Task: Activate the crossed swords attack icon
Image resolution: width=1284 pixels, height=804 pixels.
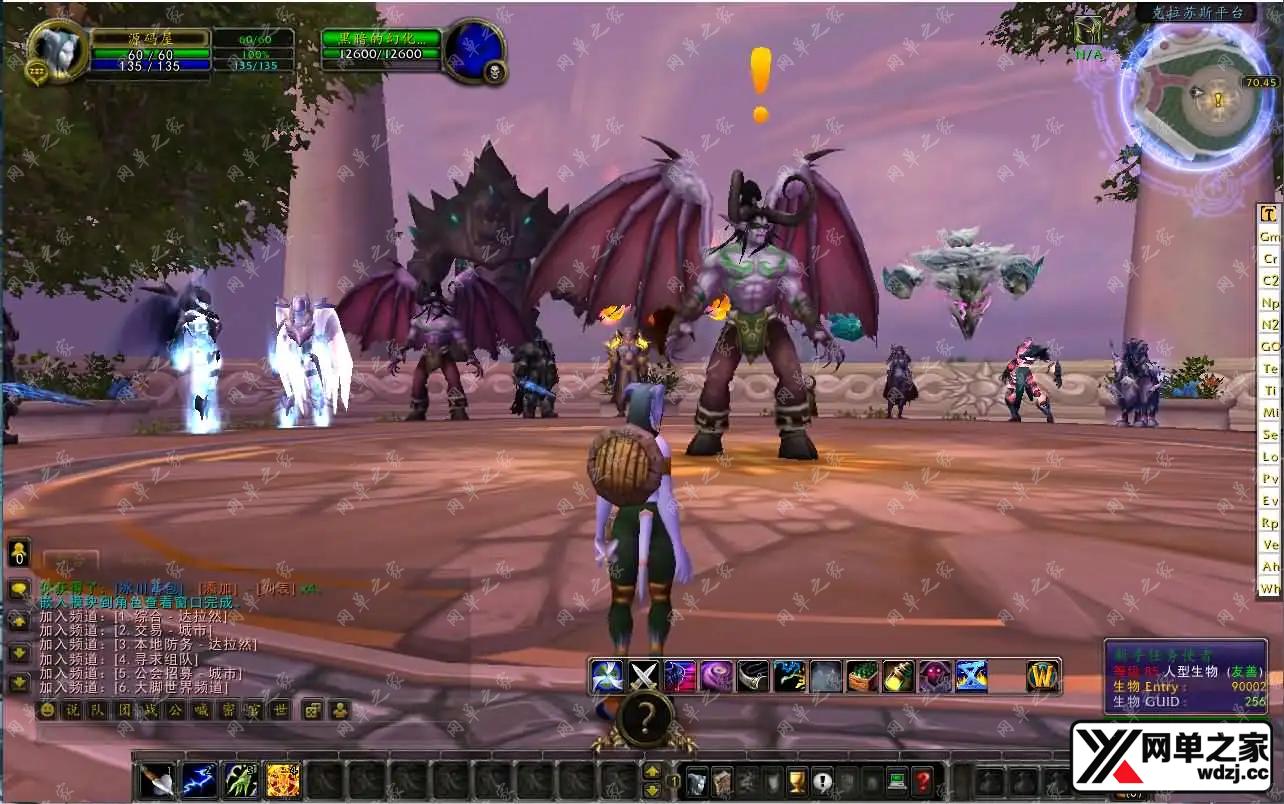Action: tap(642, 677)
